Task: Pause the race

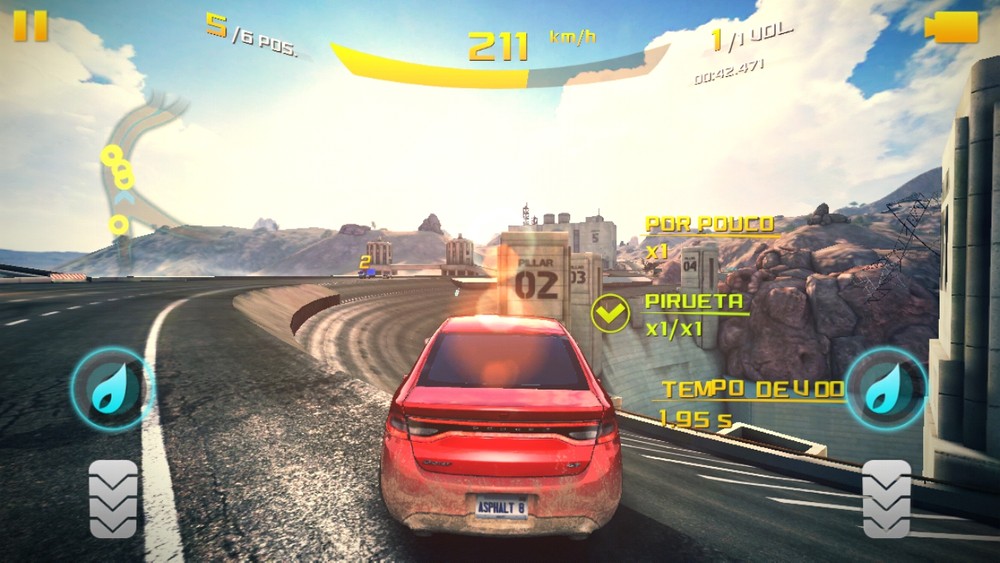Action: [30, 26]
